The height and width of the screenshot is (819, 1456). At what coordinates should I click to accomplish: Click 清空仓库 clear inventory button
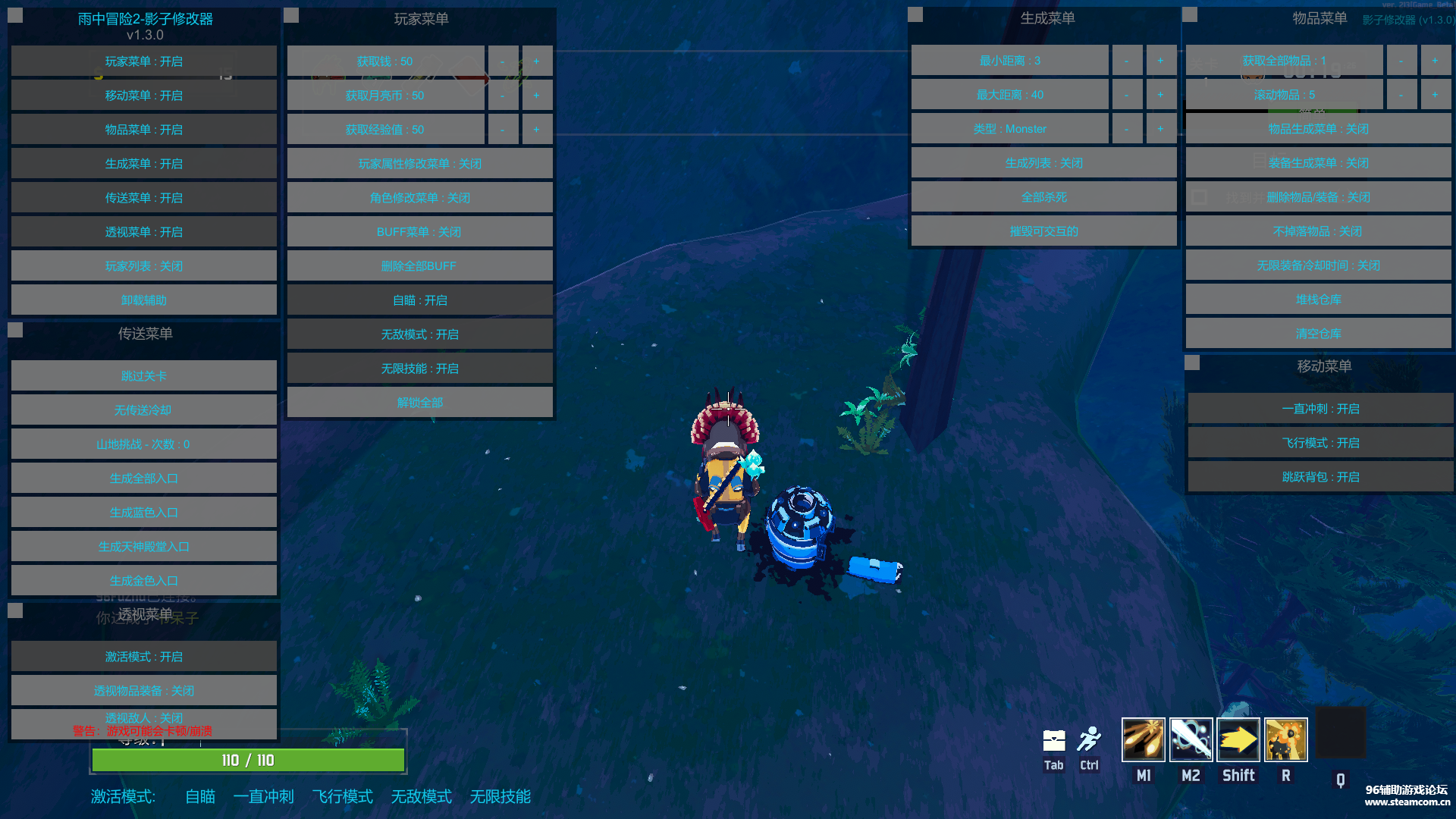pyautogui.click(x=1318, y=334)
